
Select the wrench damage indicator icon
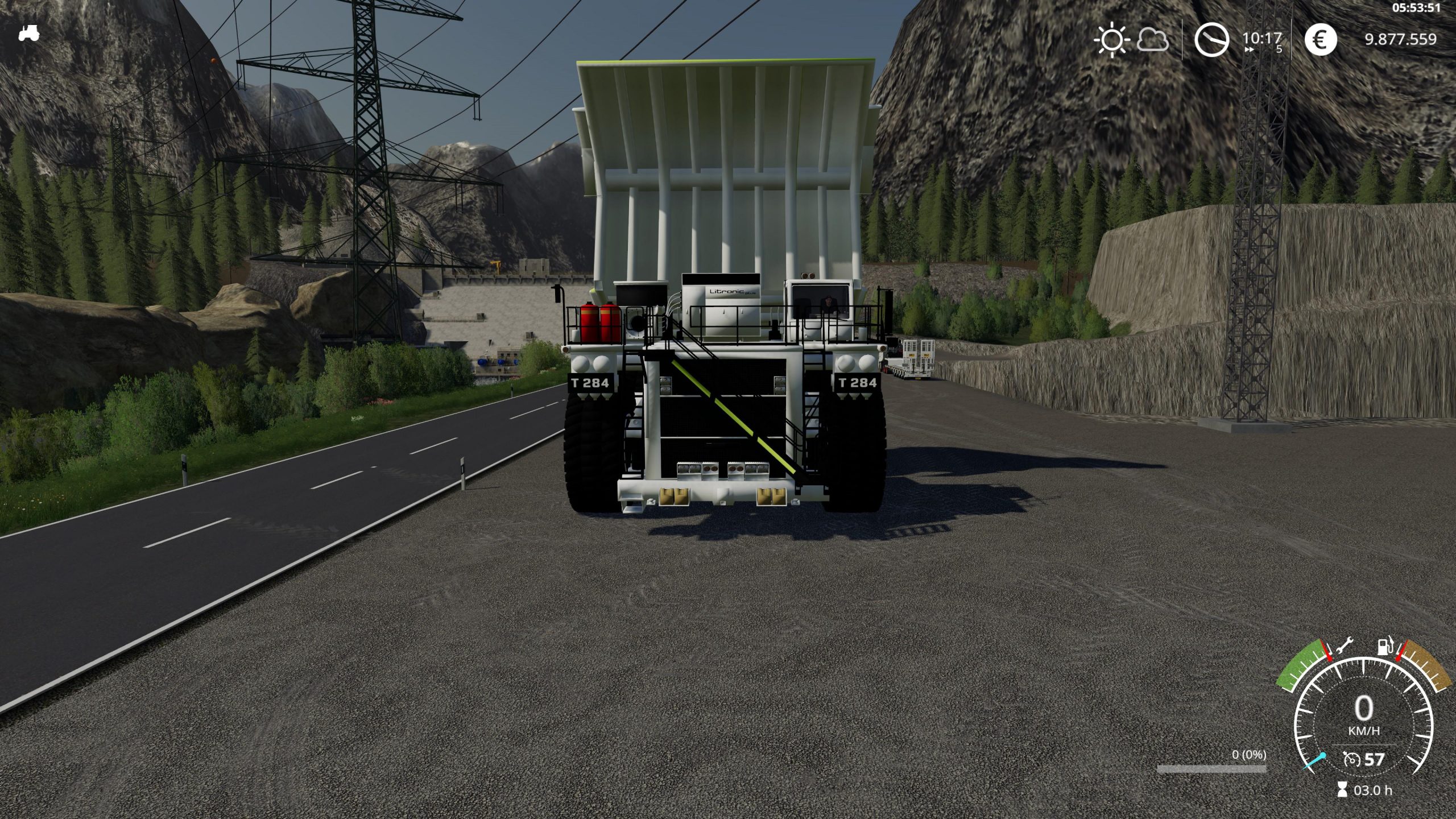pos(1345,646)
